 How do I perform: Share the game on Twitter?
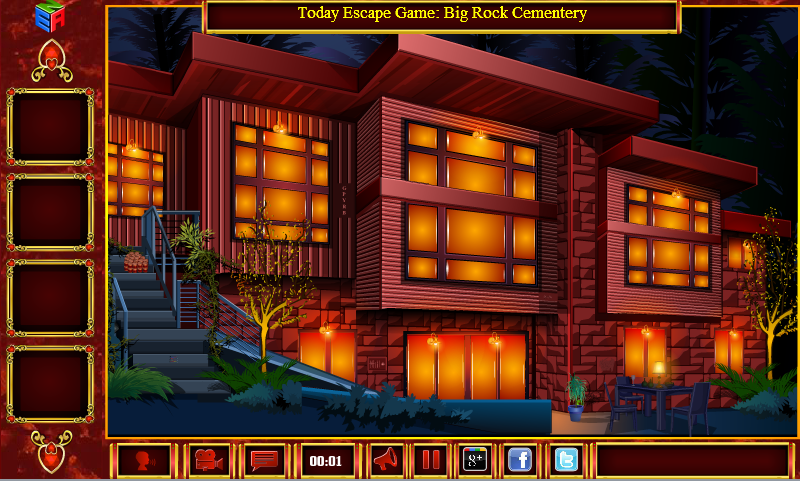point(566,460)
